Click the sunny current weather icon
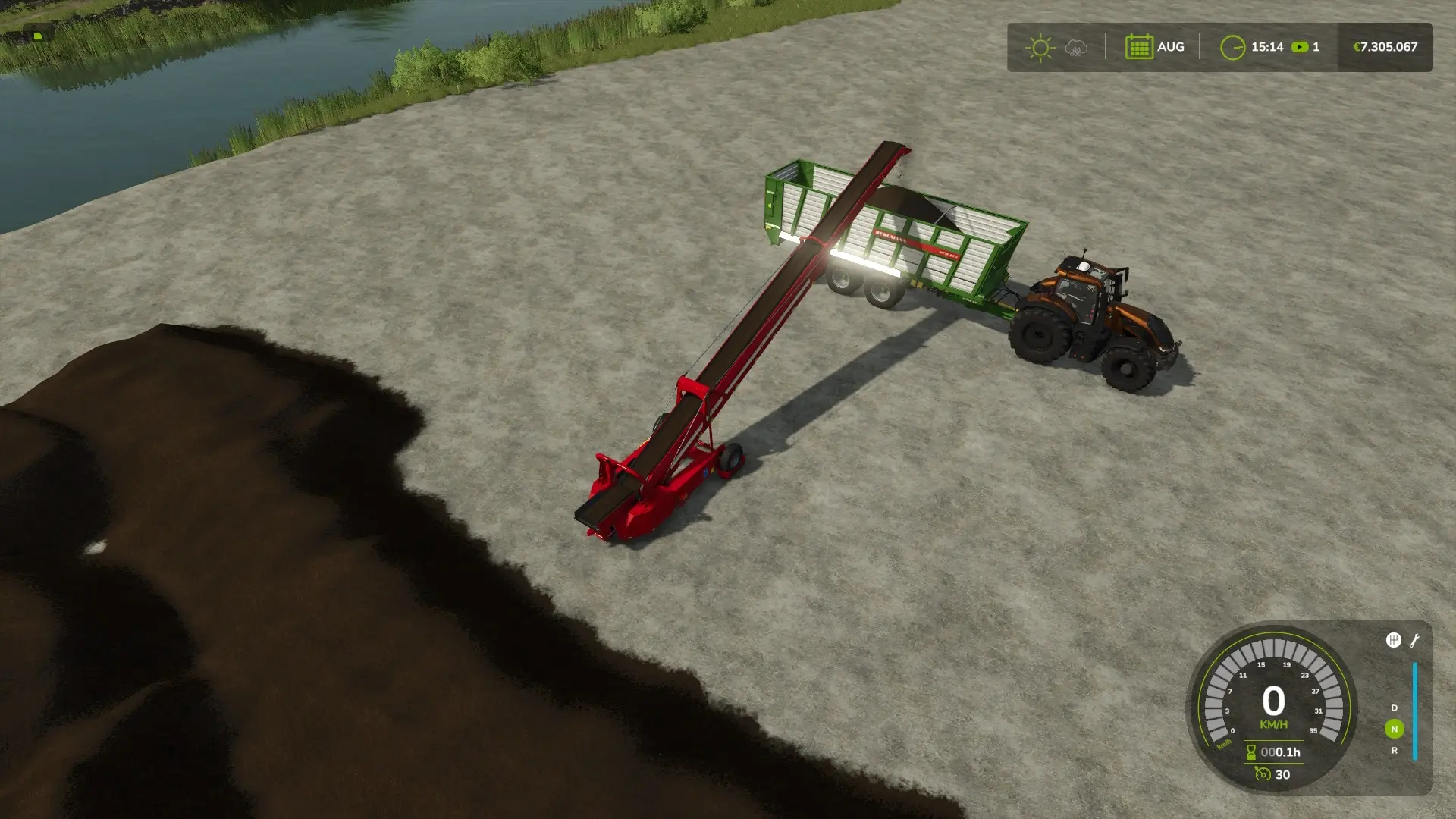The image size is (1456, 819). tap(1040, 48)
